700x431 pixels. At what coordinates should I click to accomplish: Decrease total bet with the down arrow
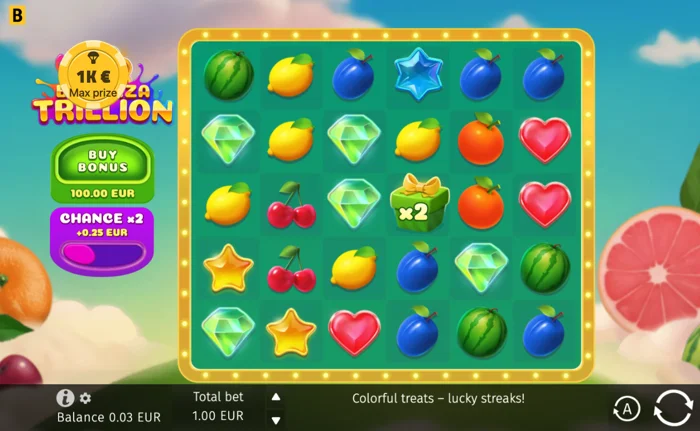[x=276, y=418]
